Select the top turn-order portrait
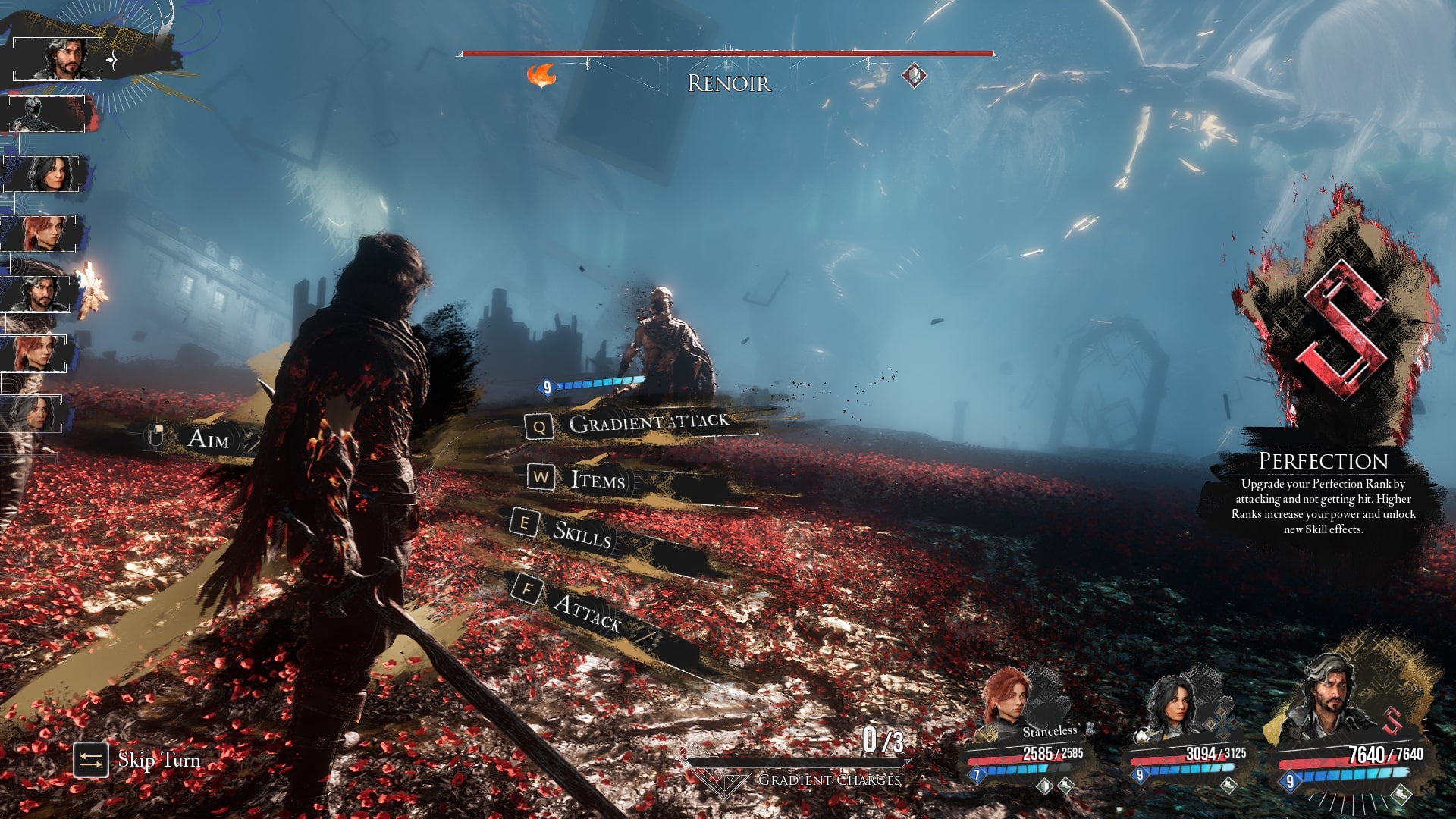 pos(59,59)
